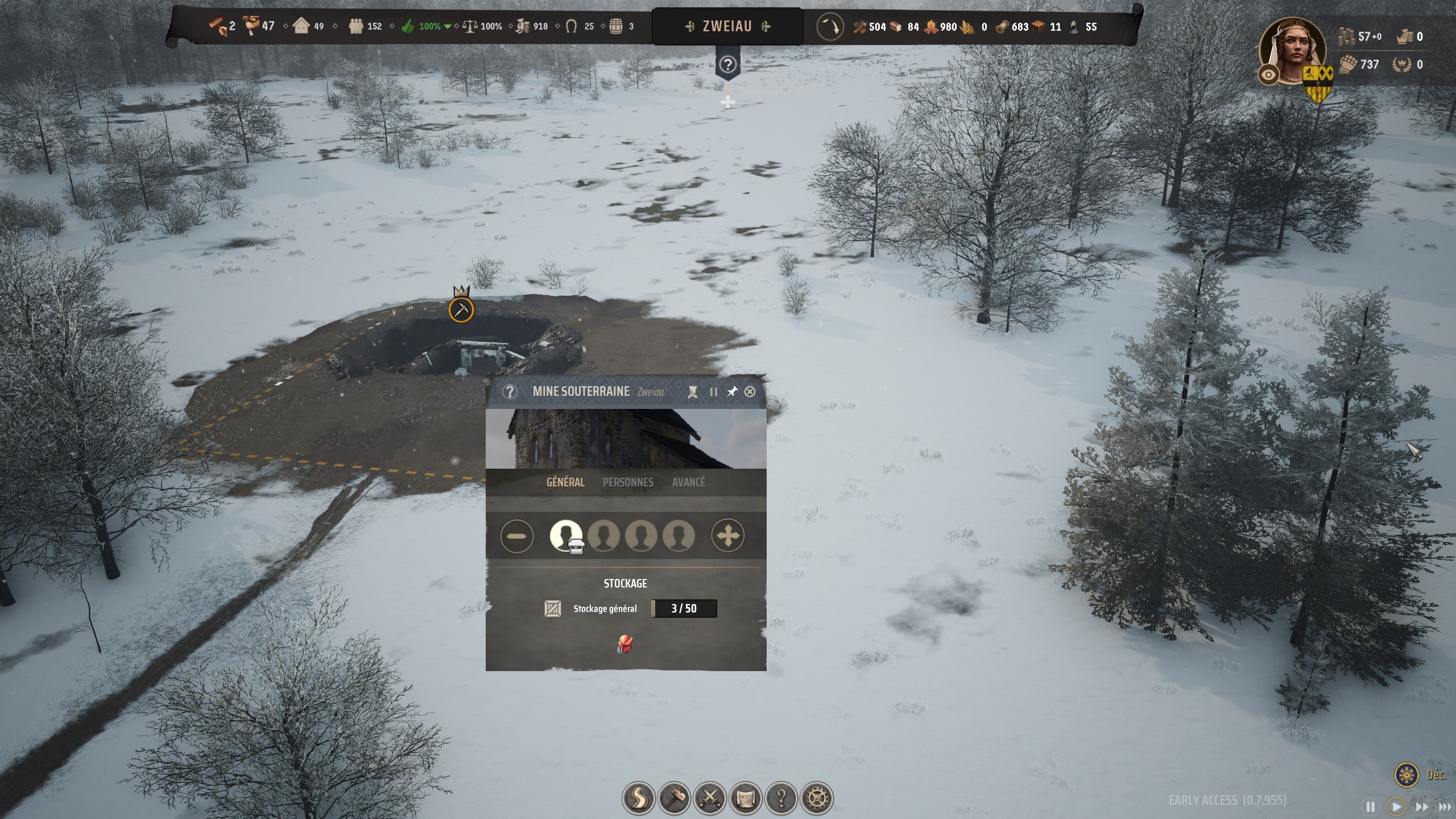
Task: Open the ship wheel settings menu
Action: 817,798
